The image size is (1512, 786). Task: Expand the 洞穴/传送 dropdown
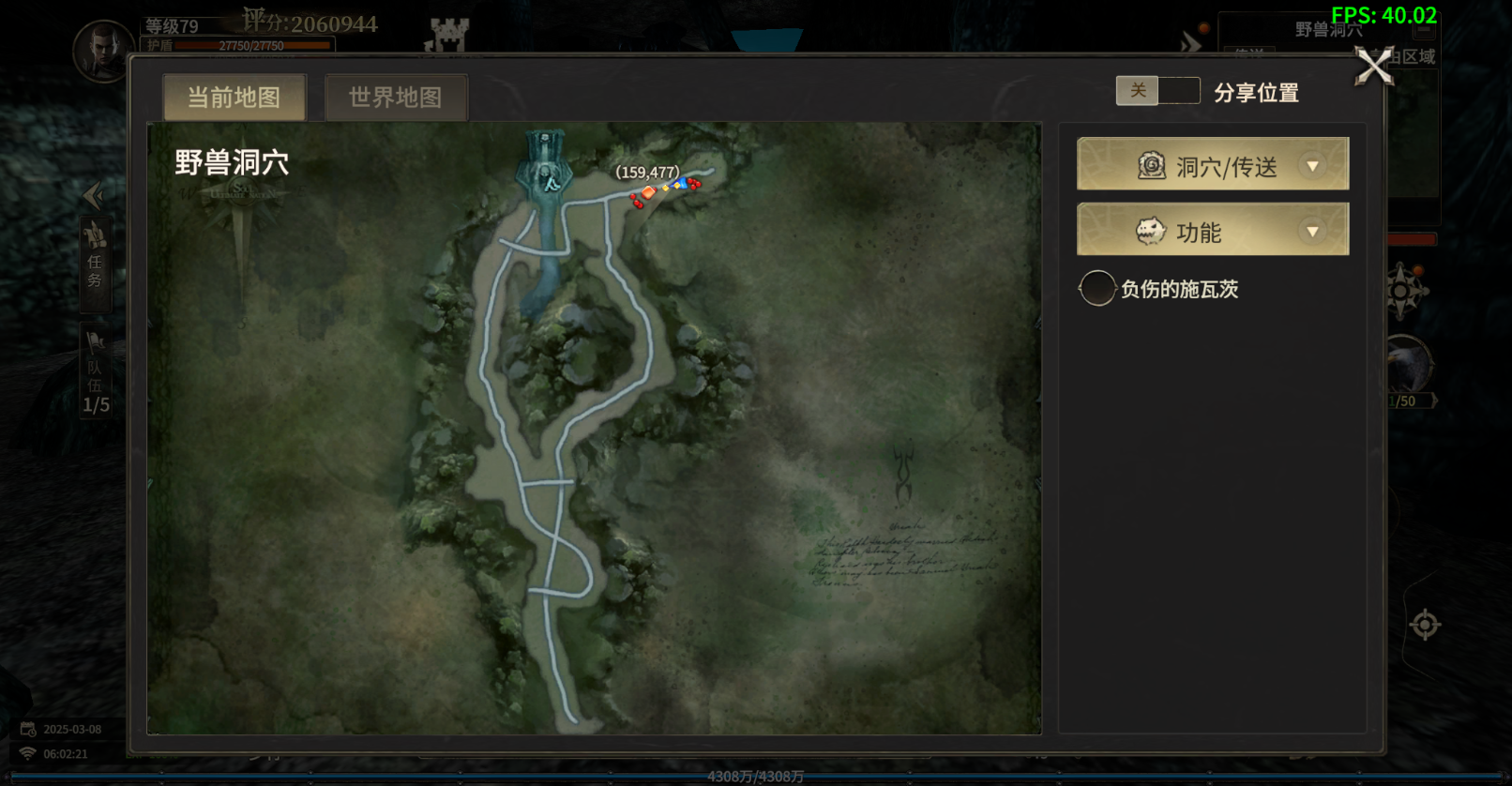click(x=1213, y=165)
